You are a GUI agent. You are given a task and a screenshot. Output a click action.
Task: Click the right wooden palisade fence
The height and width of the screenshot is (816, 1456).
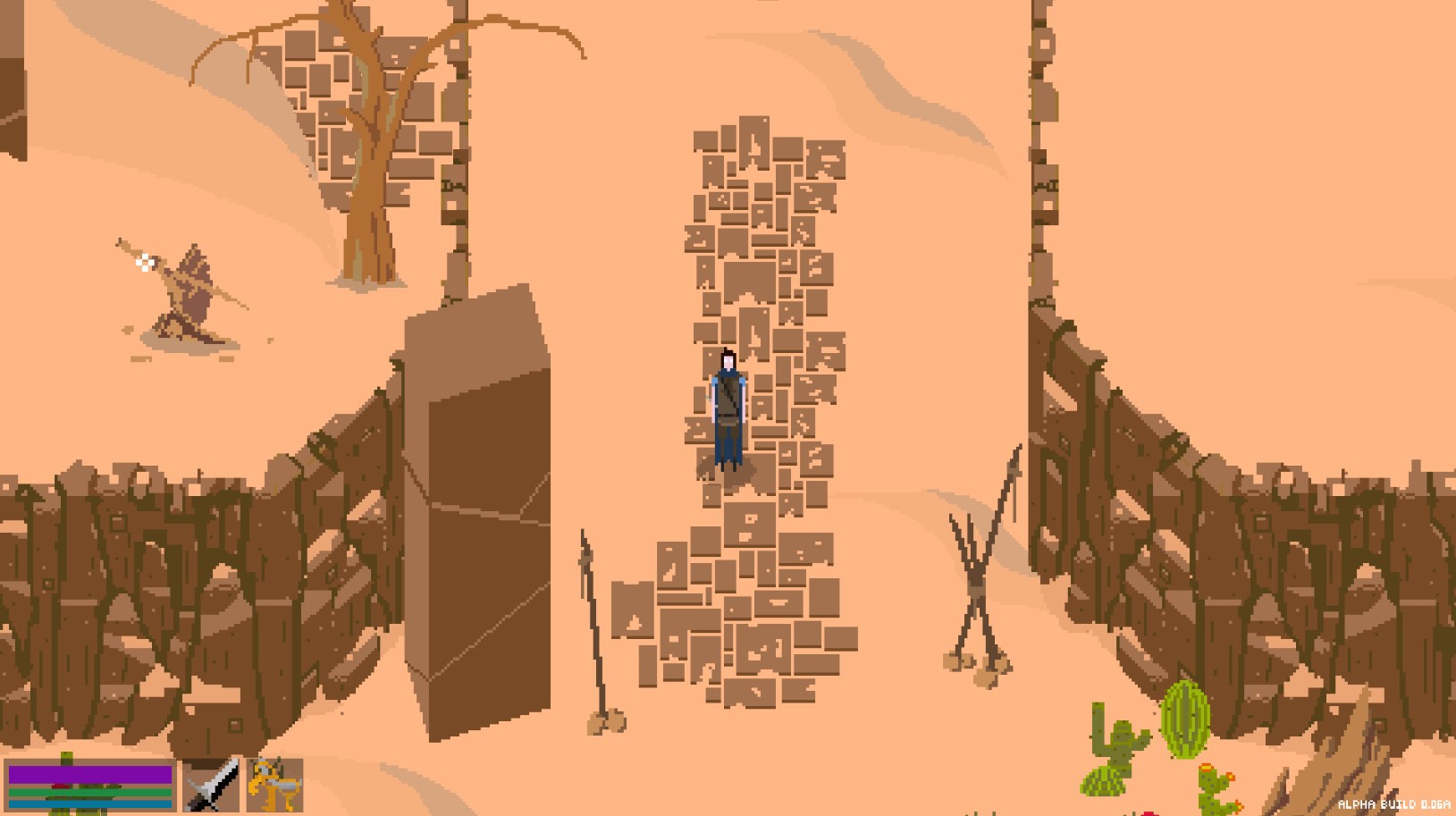(1251, 554)
